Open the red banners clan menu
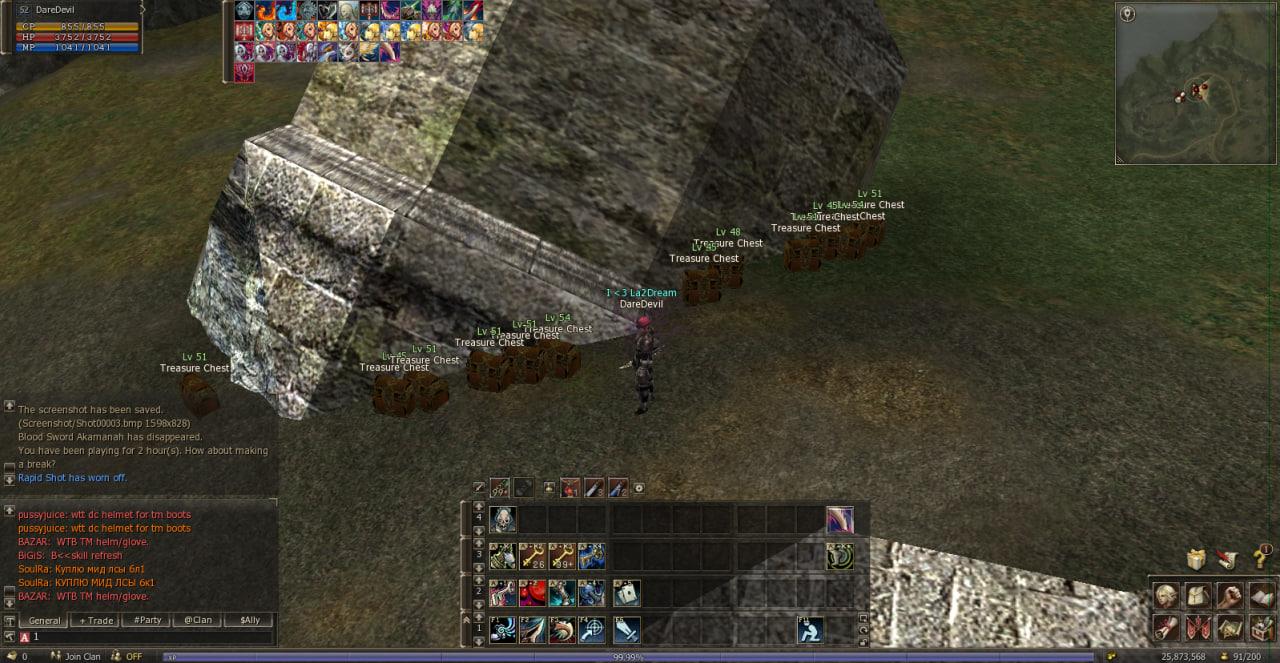This screenshot has height=663, width=1280. (1198, 628)
